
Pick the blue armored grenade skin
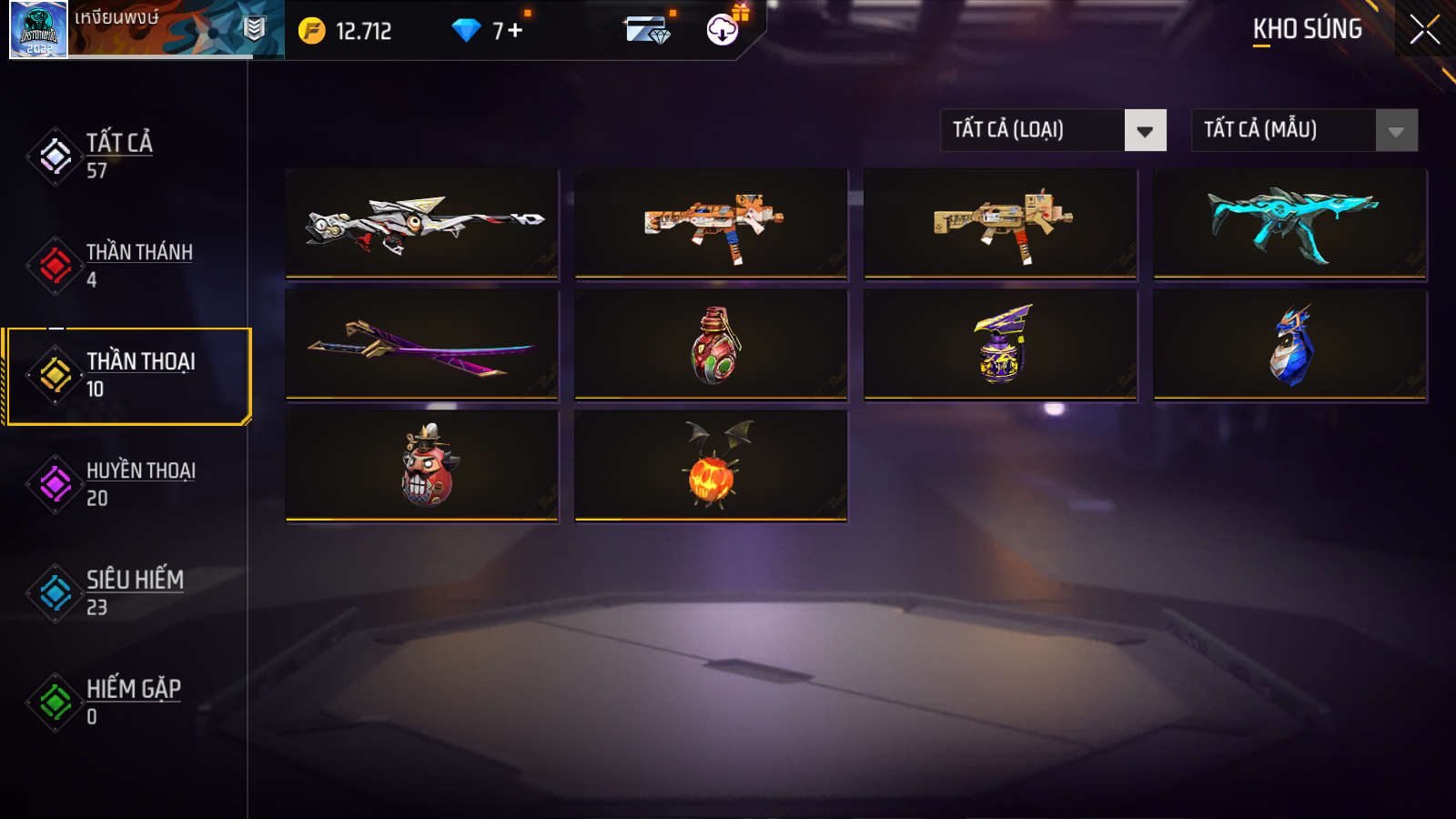coord(1290,345)
